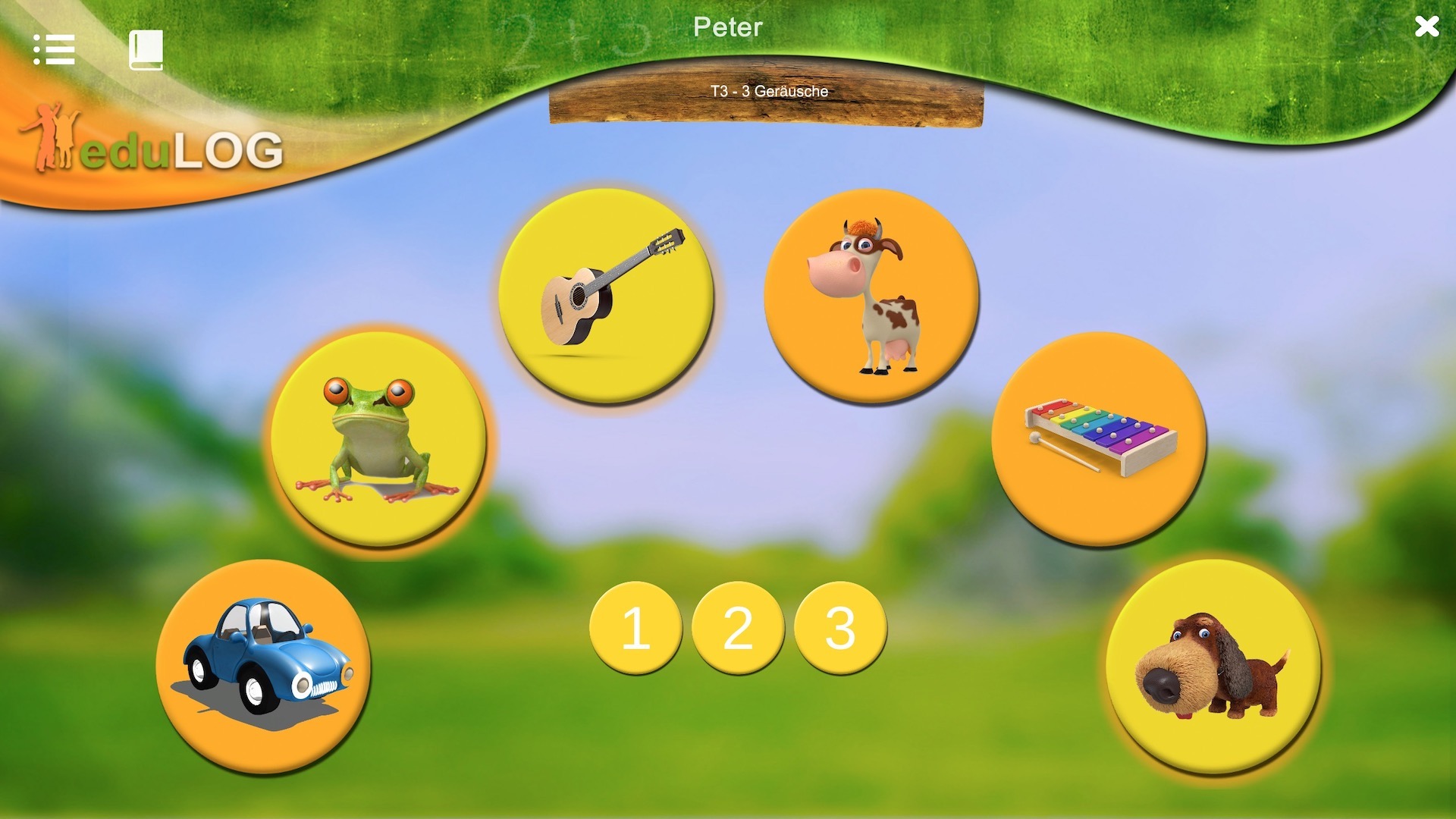Select the guitar picture
1456x819 pixels.
(x=606, y=295)
